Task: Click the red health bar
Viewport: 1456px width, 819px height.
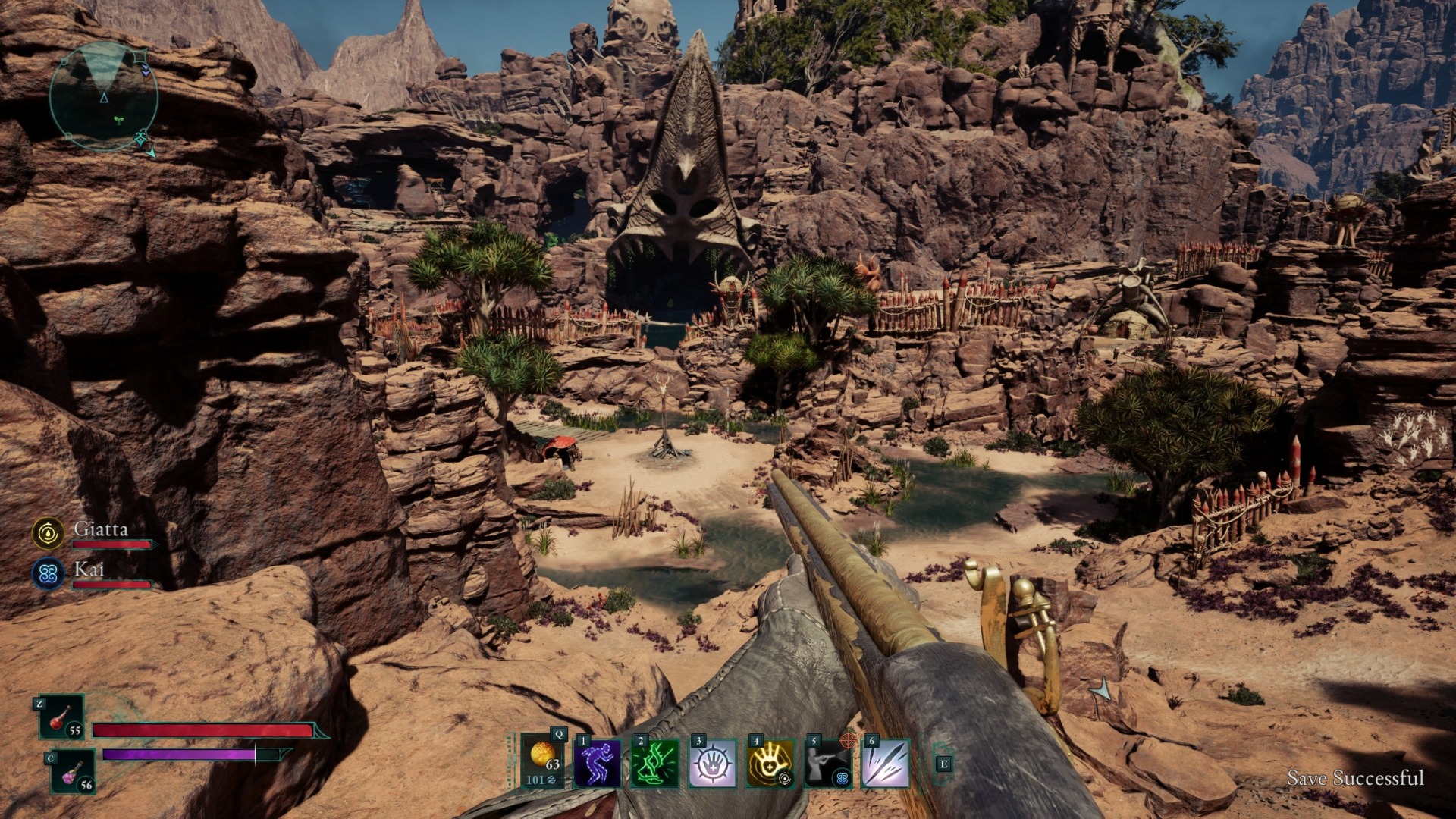Action: tap(201, 728)
